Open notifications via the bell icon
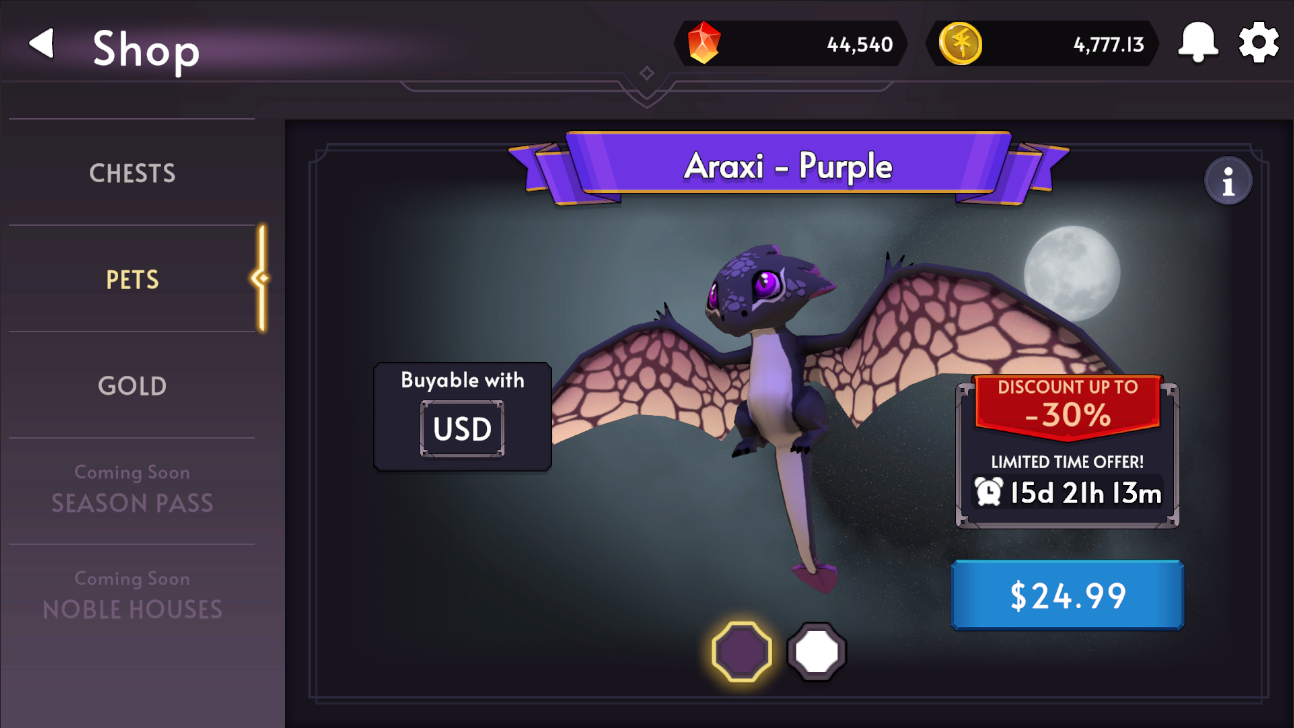The image size is (1294, 728). pyautogui.click(x=1198, y=42)
